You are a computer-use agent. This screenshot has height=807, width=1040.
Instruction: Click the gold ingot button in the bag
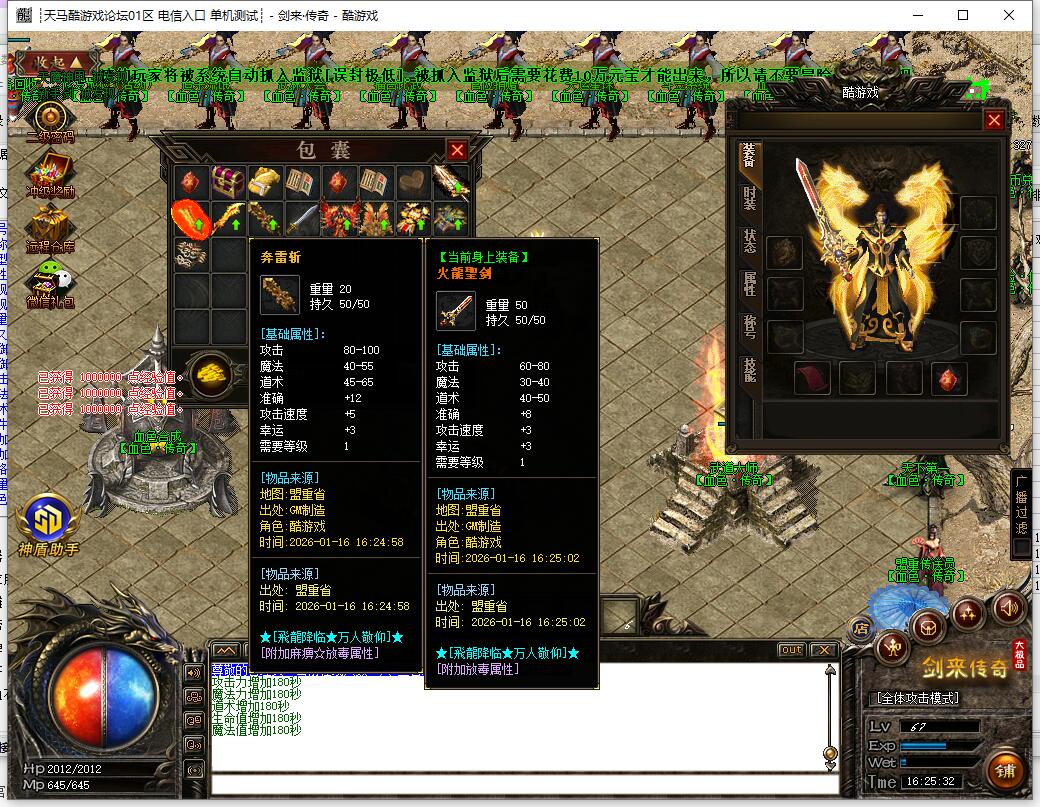tap(212, 373)
